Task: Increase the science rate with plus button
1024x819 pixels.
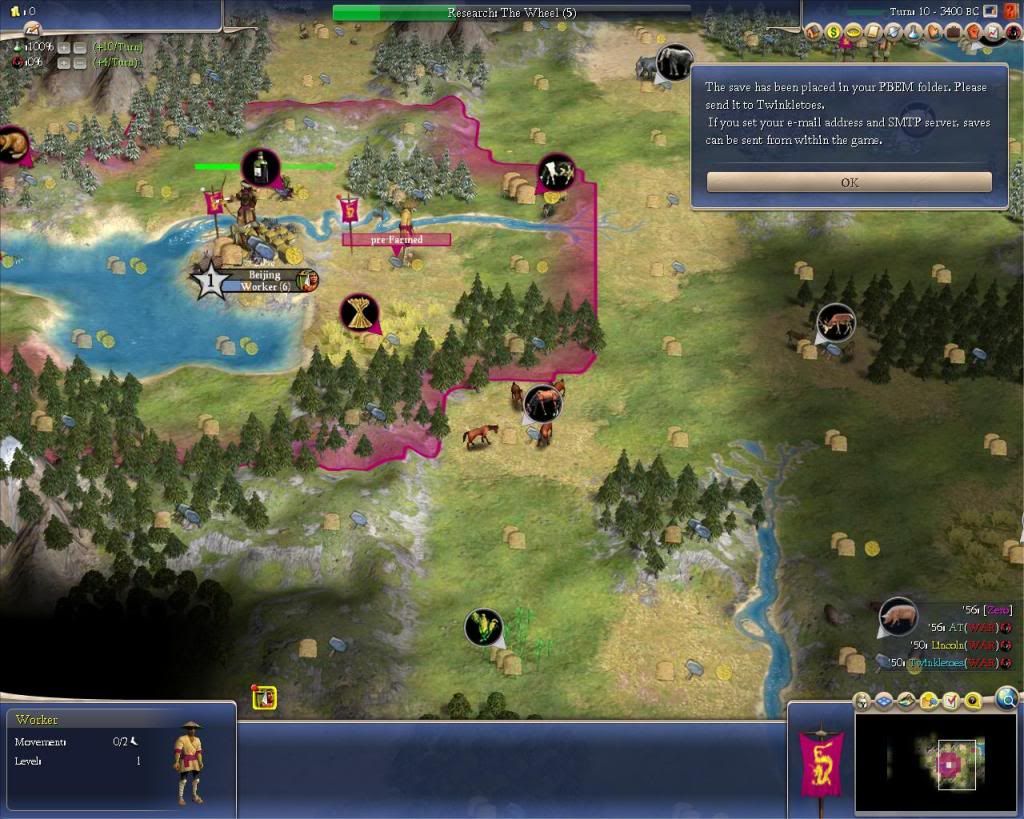Action: (62, 47)
